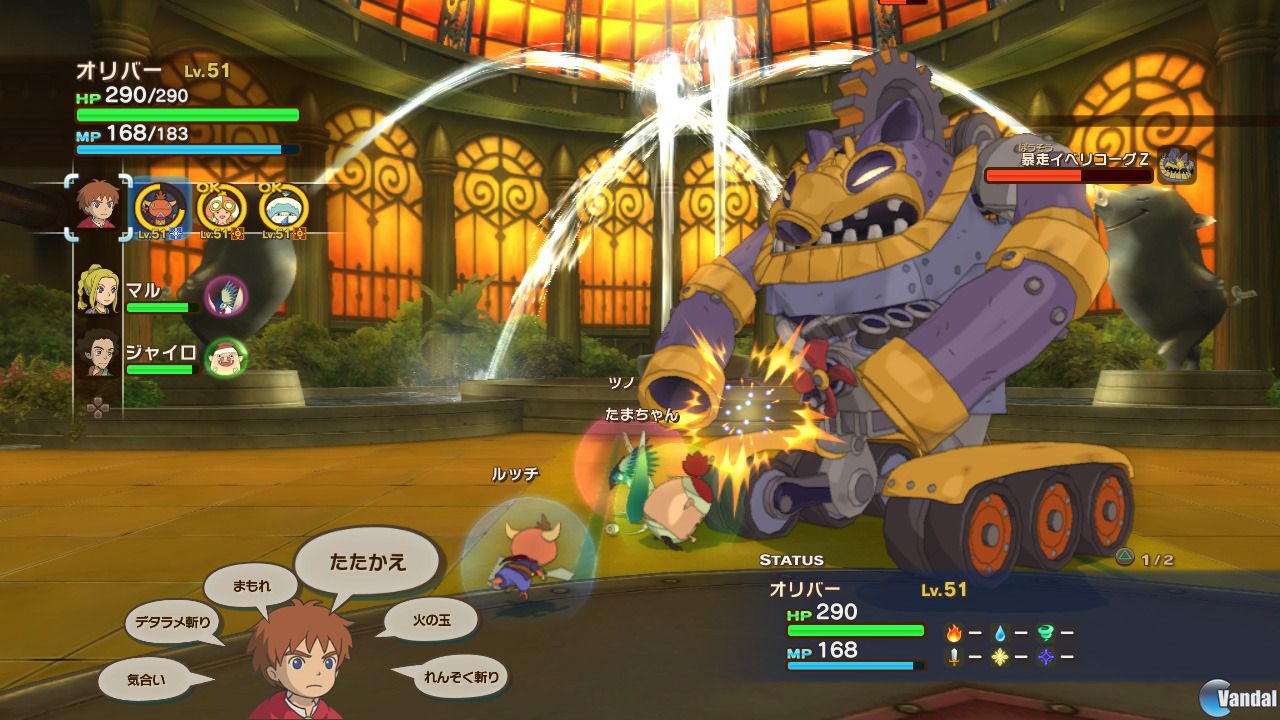
Task: Select the まもれ defend command bubble
Action: click(251, 585)
